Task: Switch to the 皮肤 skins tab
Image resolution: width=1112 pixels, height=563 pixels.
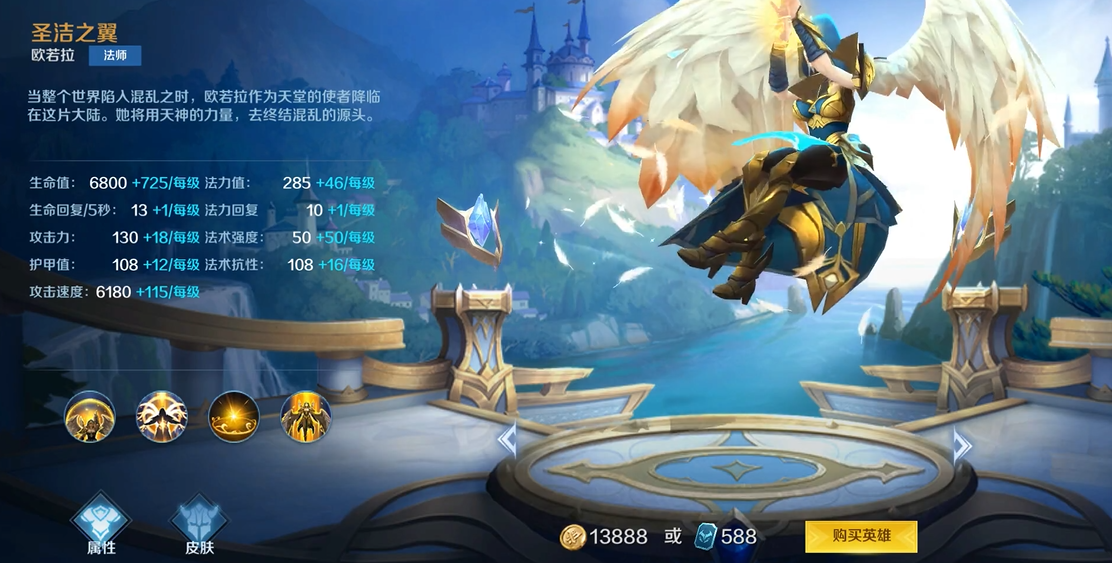Action: click(199, 523)
